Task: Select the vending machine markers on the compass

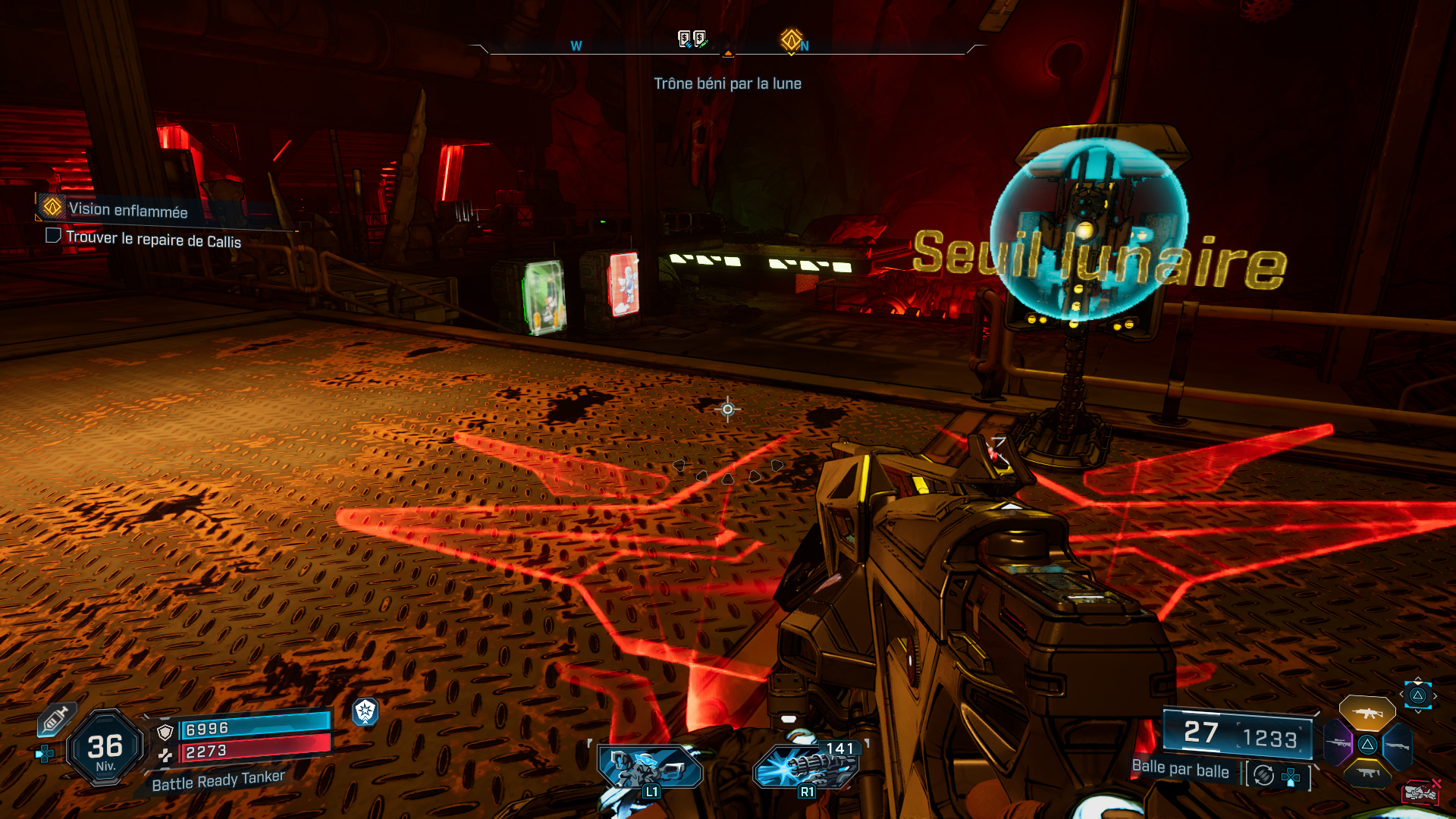Action: [692, 39]
